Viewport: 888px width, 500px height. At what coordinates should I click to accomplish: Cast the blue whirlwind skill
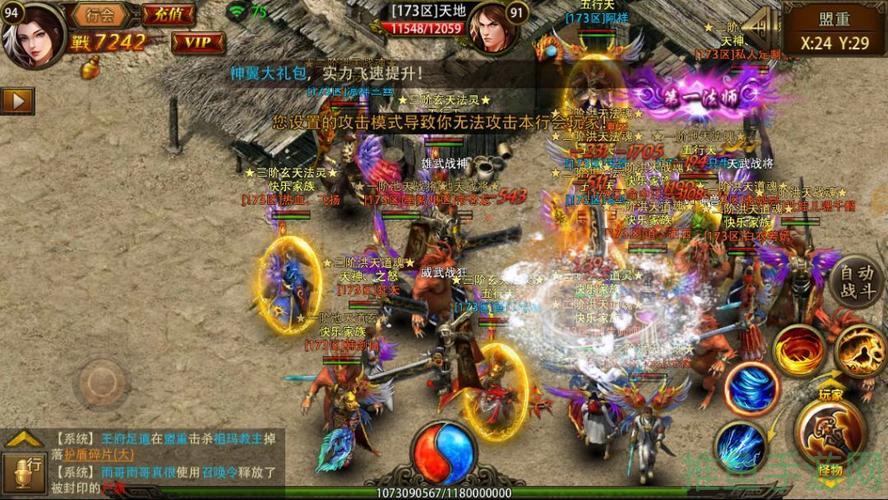pyautogui.click(x=752, y=389)
